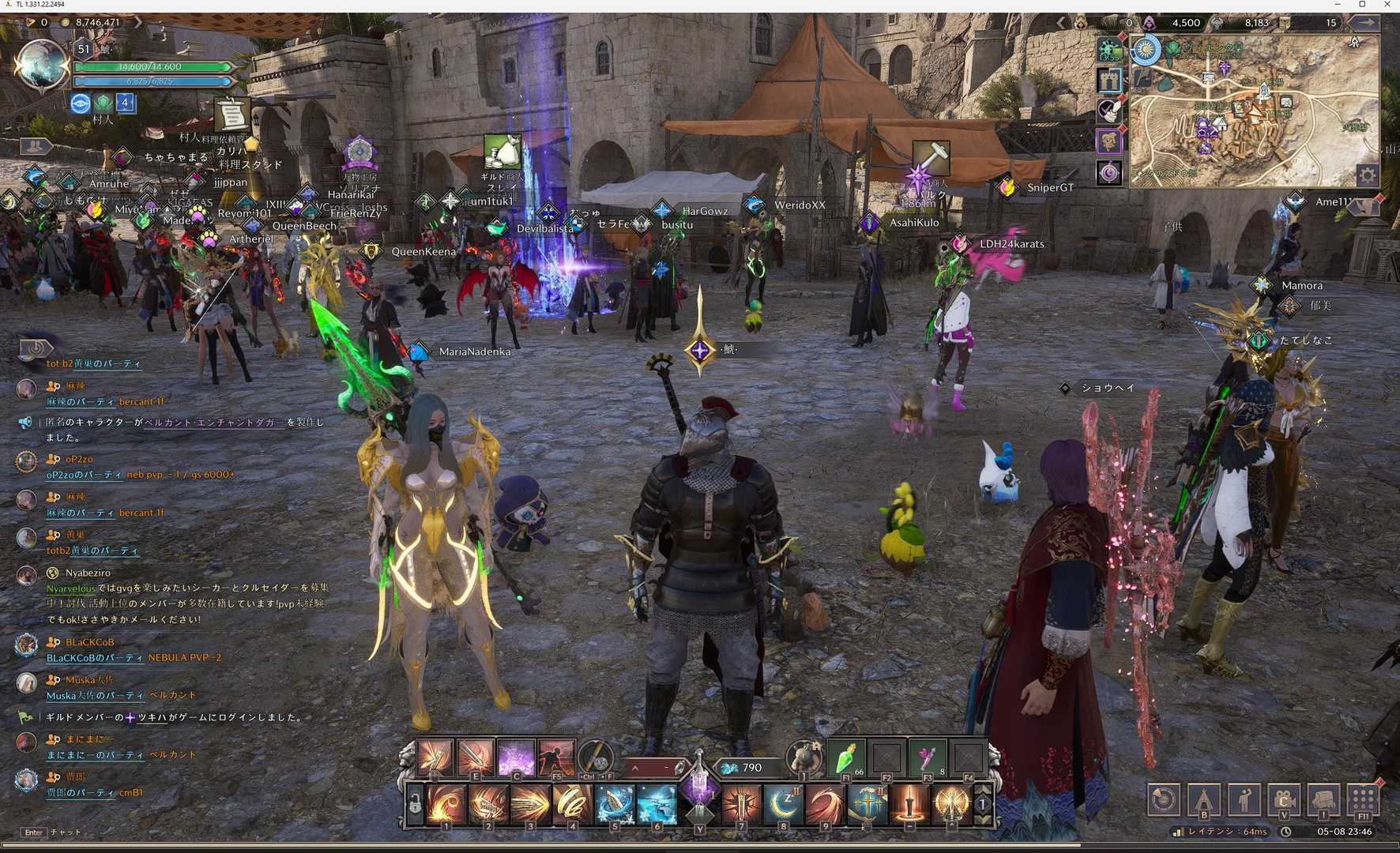Open the castle icon beside the minimap
This screenshot has height=853, width=1400.
(x=1109, y=80)
